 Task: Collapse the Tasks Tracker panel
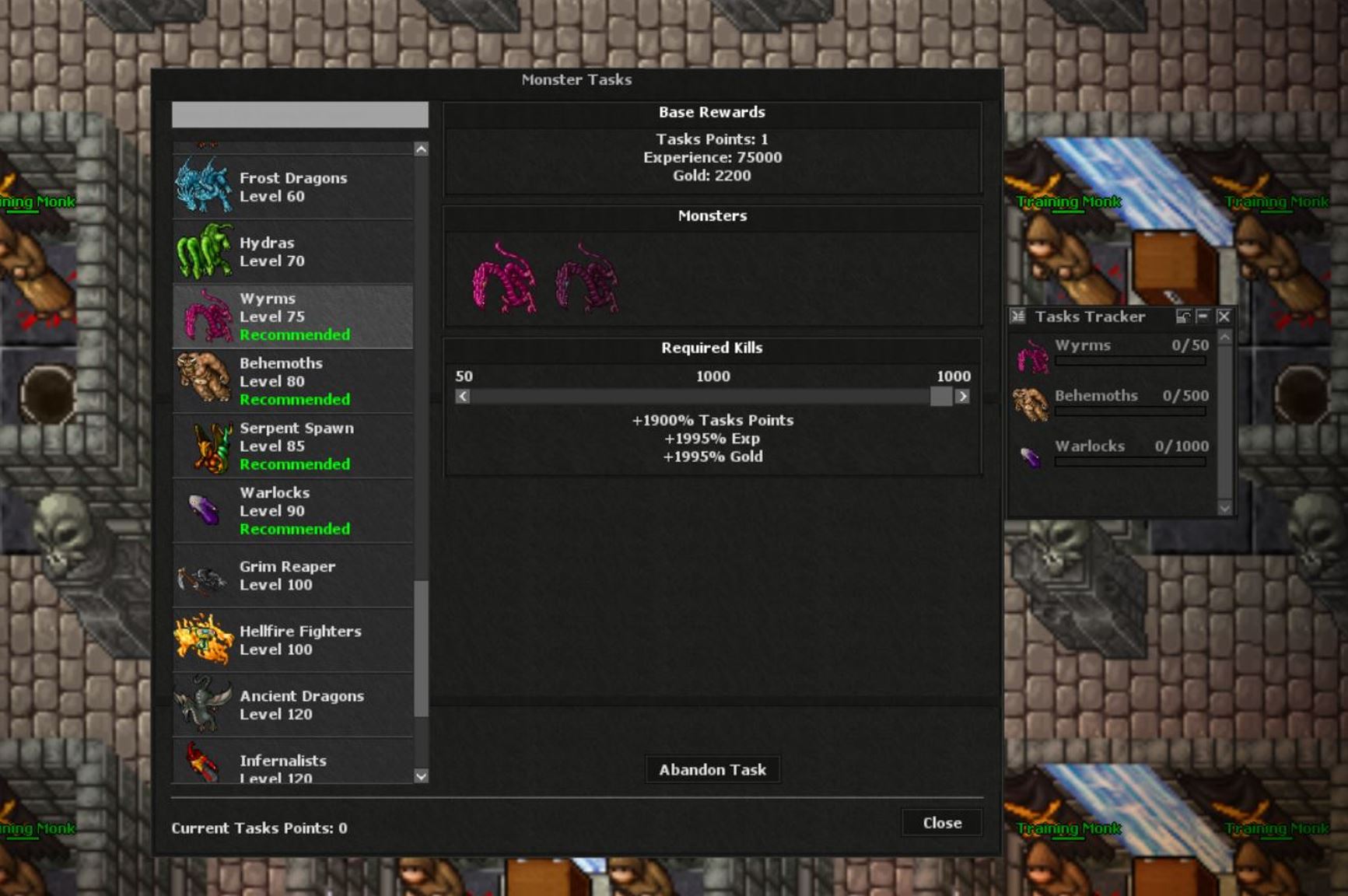point(1203,317)
